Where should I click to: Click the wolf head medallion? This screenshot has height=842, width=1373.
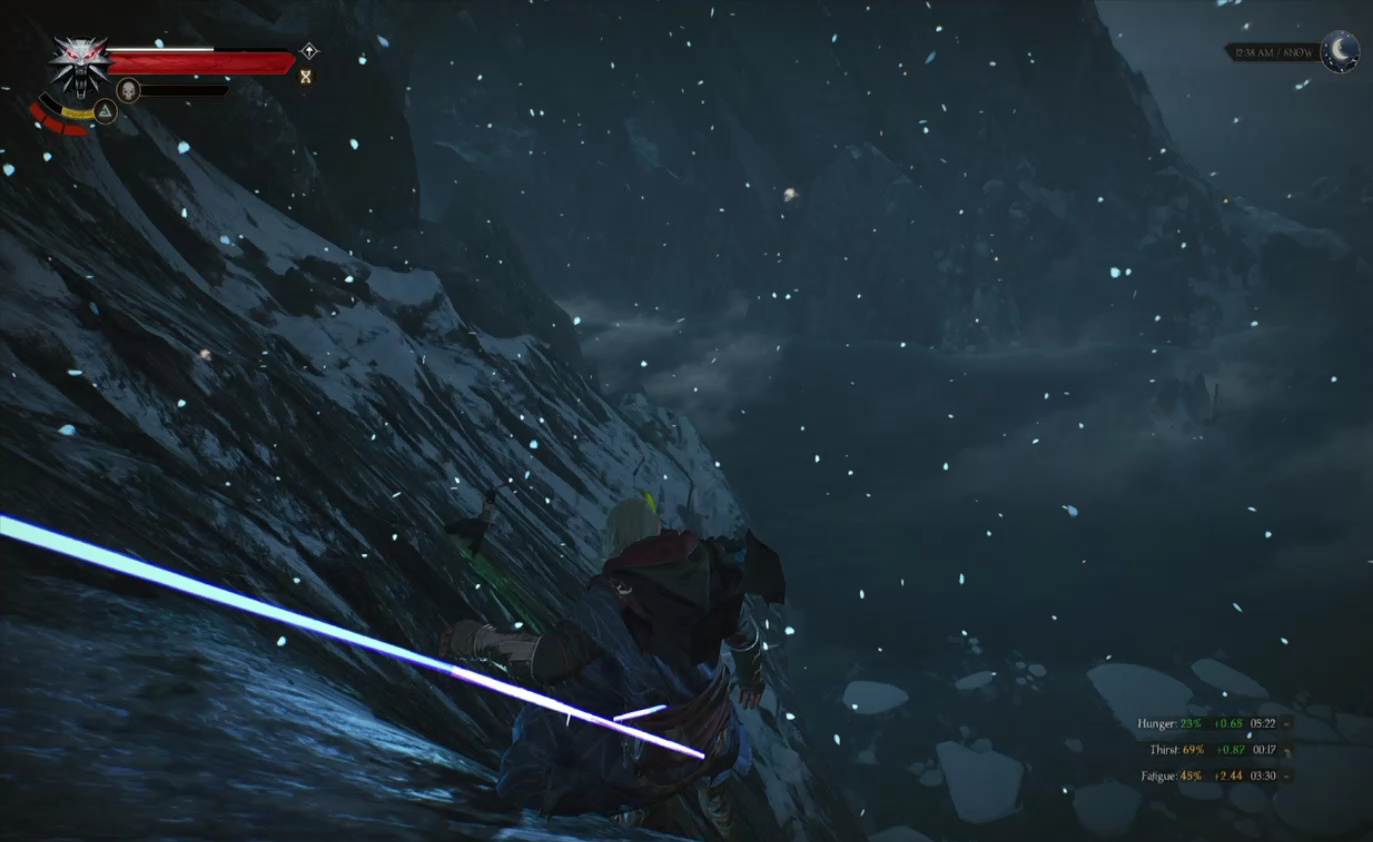pyautogui.click(x=80, y=64)
